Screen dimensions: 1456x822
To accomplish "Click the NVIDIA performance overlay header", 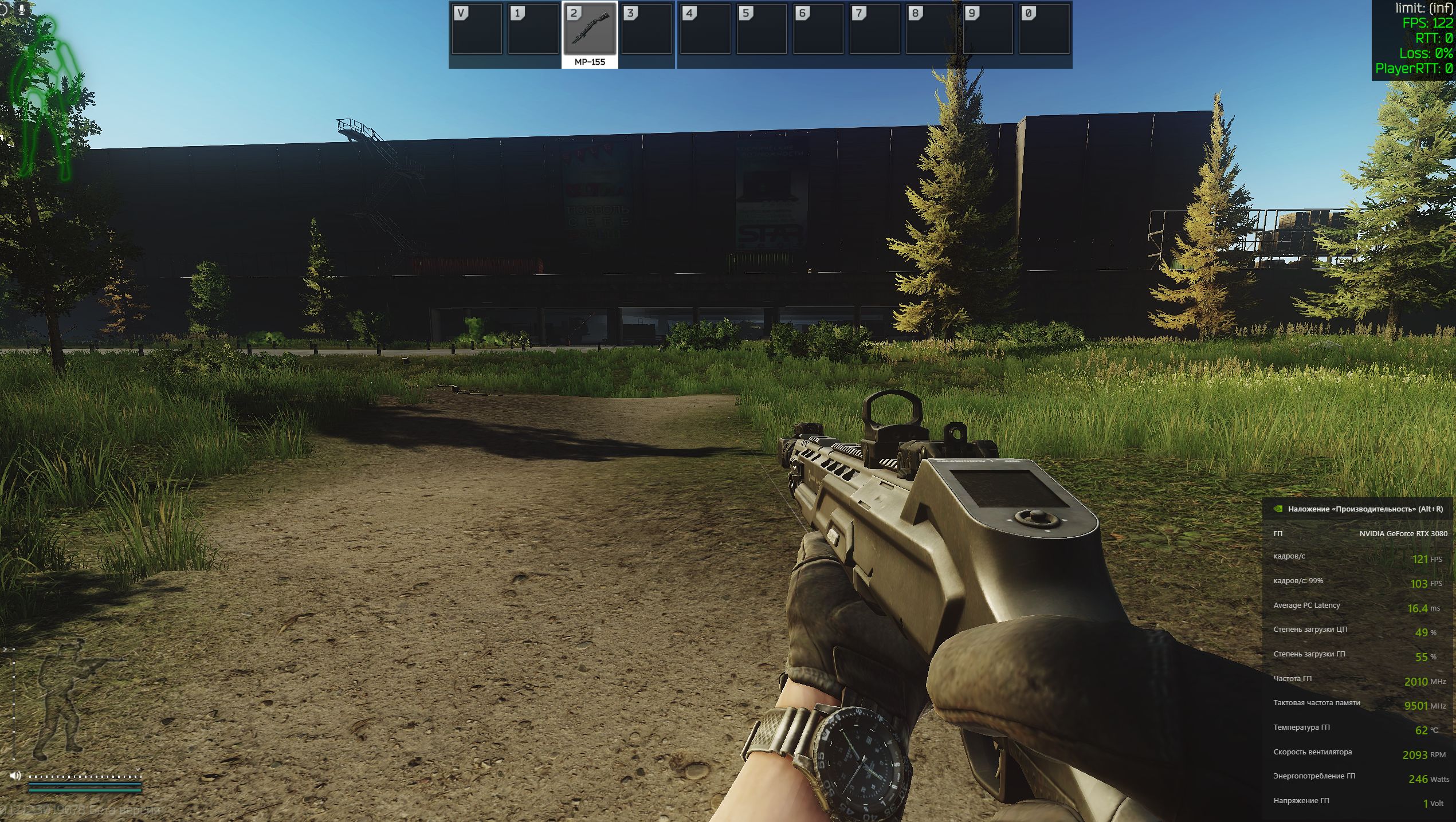I will 1358,509.
